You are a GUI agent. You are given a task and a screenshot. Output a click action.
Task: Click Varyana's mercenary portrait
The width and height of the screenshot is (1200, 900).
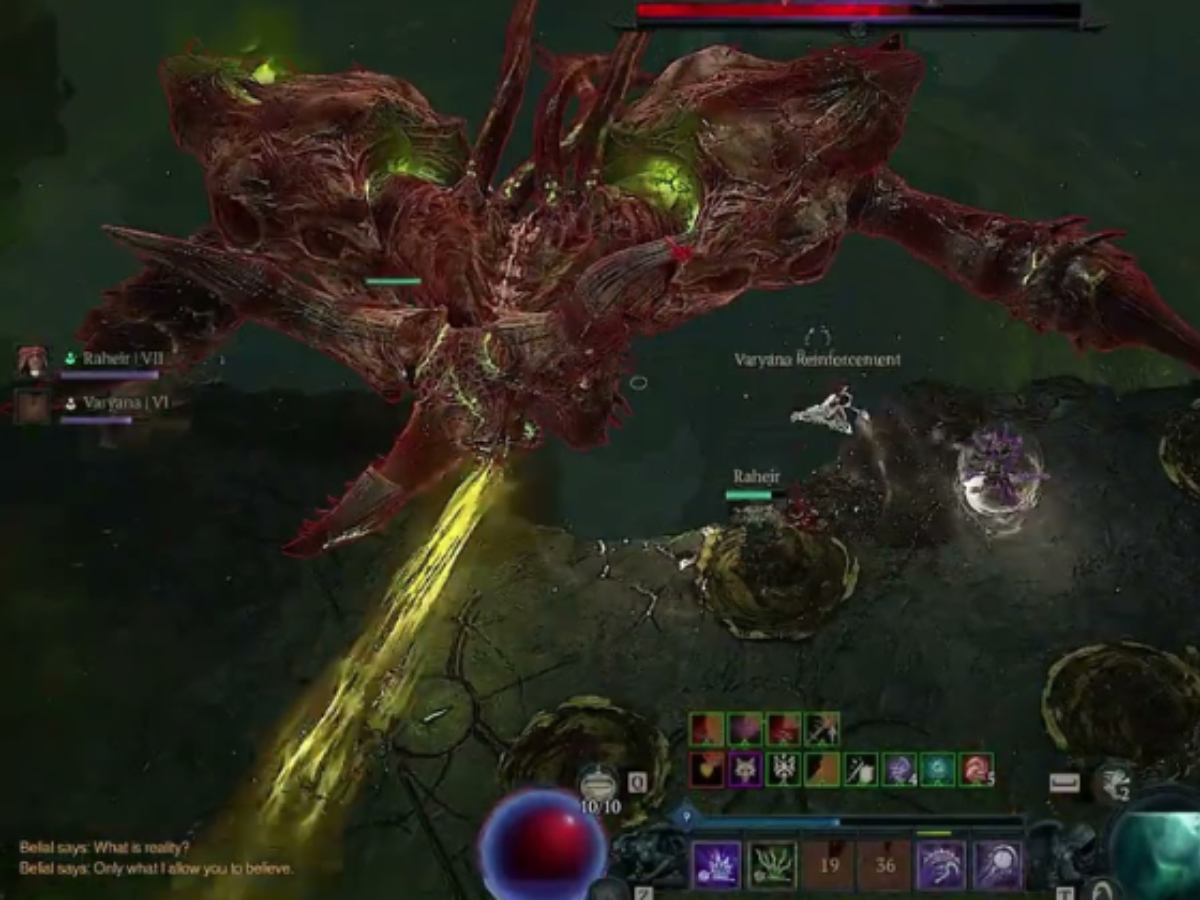click(32, 406)
